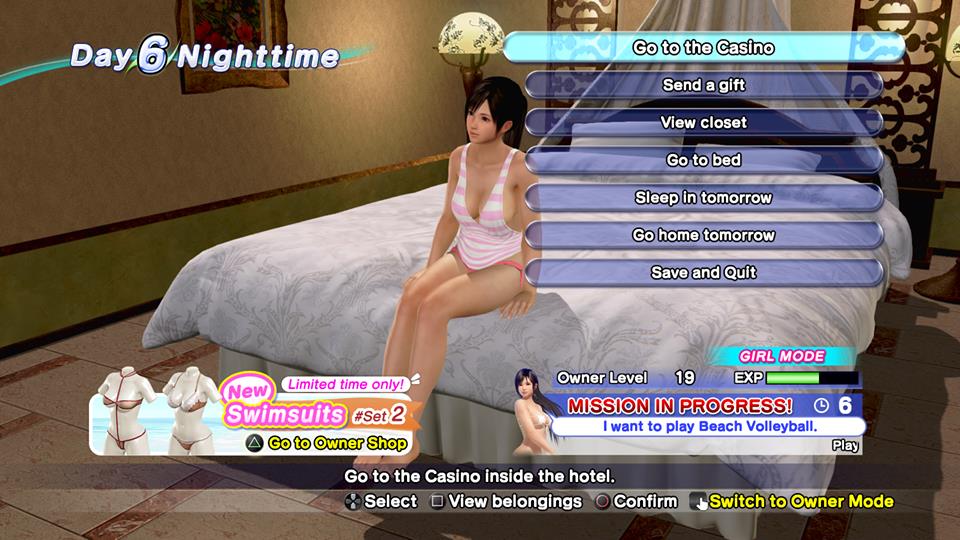
Task: Click Save and Quit
Action: (x=704, y=272)
